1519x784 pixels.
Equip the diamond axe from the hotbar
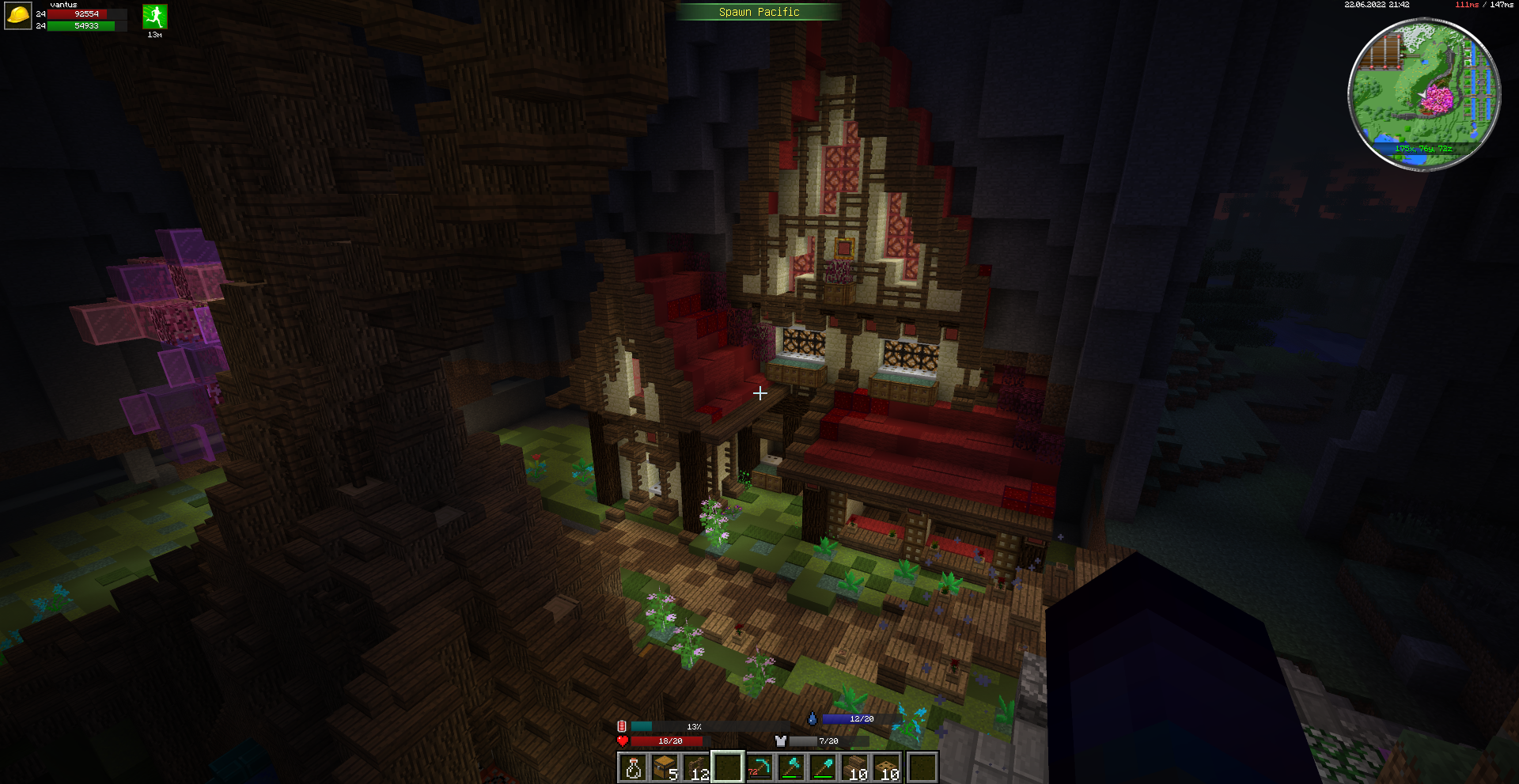click(x=792, y=767)
